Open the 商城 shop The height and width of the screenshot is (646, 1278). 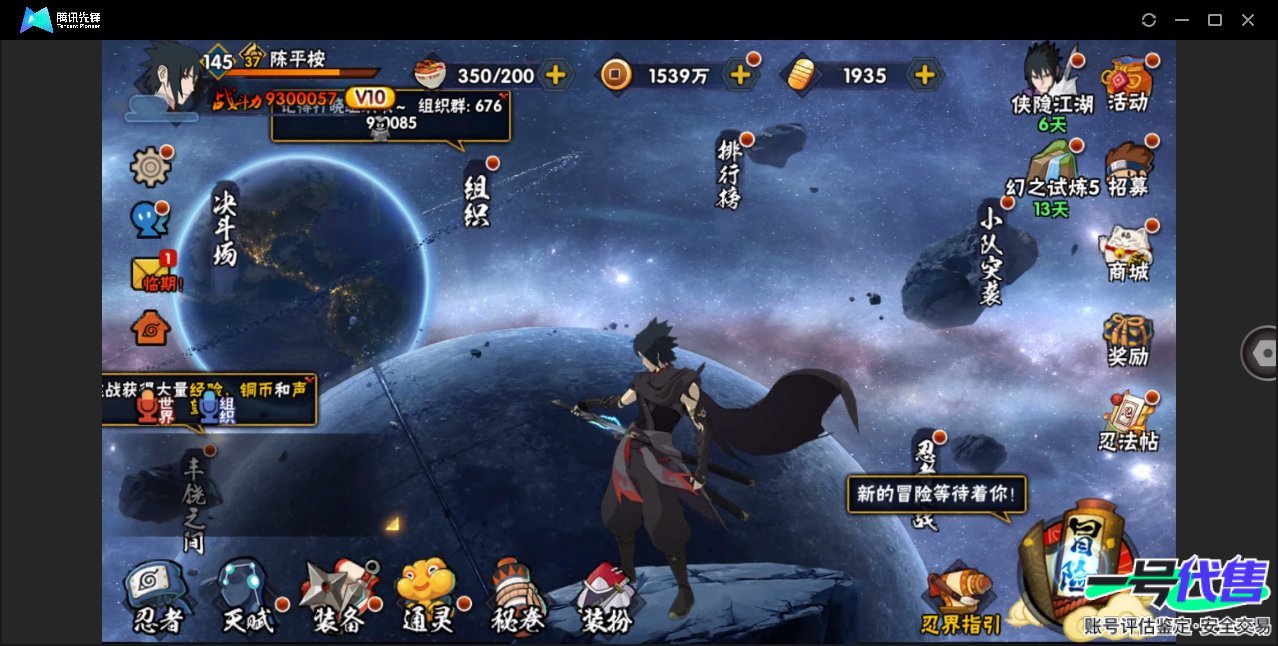point(1128,254)
